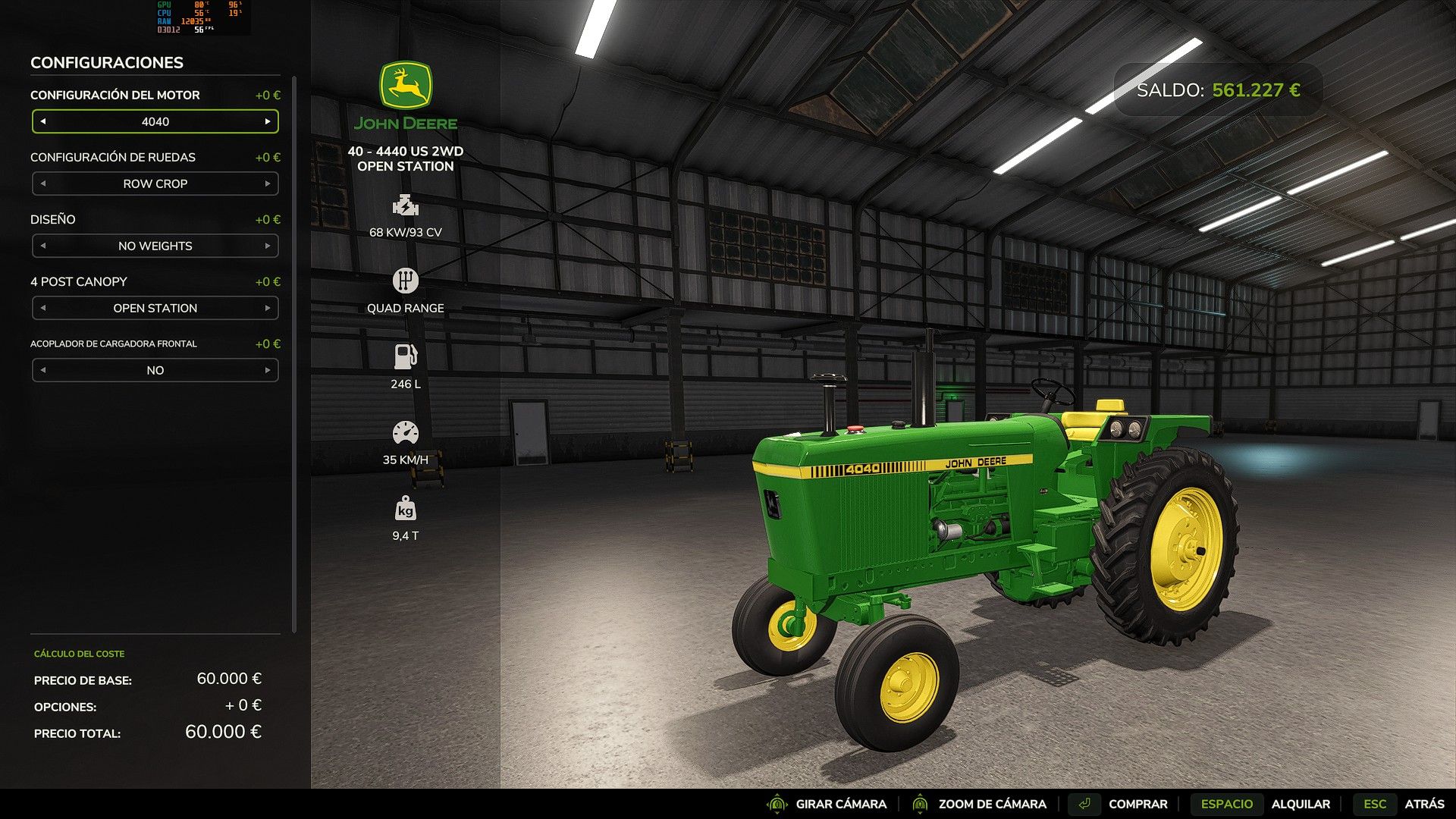Screen dimensions: 1456x819
Task: Choose next front loader coupler option
Action: tap(267, 370)
